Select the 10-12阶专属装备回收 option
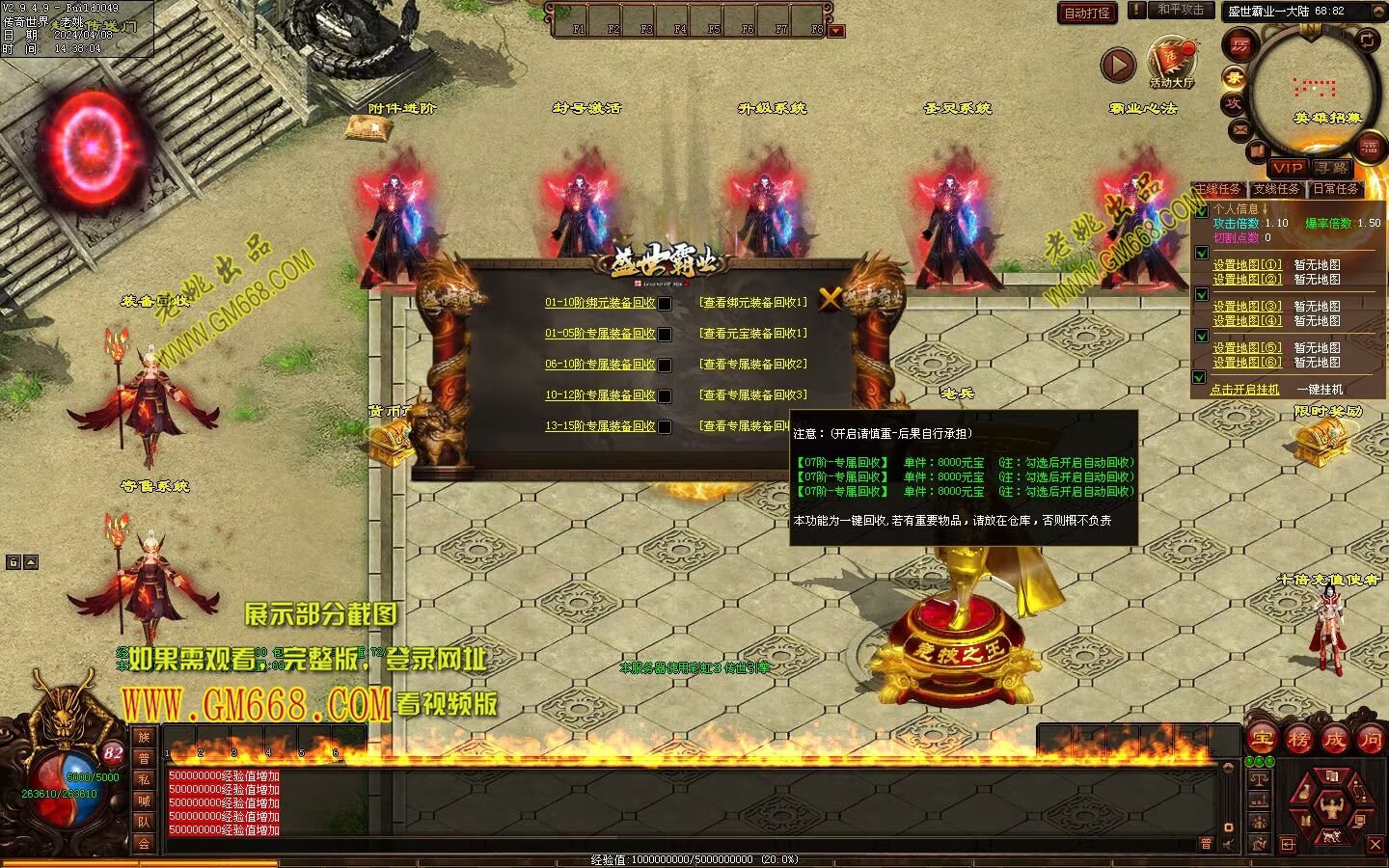1389x868 pixels. point(600,395)
